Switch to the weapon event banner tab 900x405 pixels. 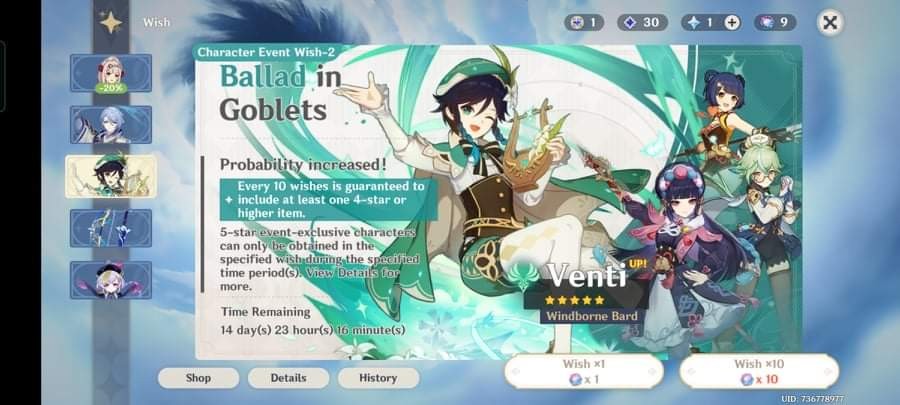[110, 228]
